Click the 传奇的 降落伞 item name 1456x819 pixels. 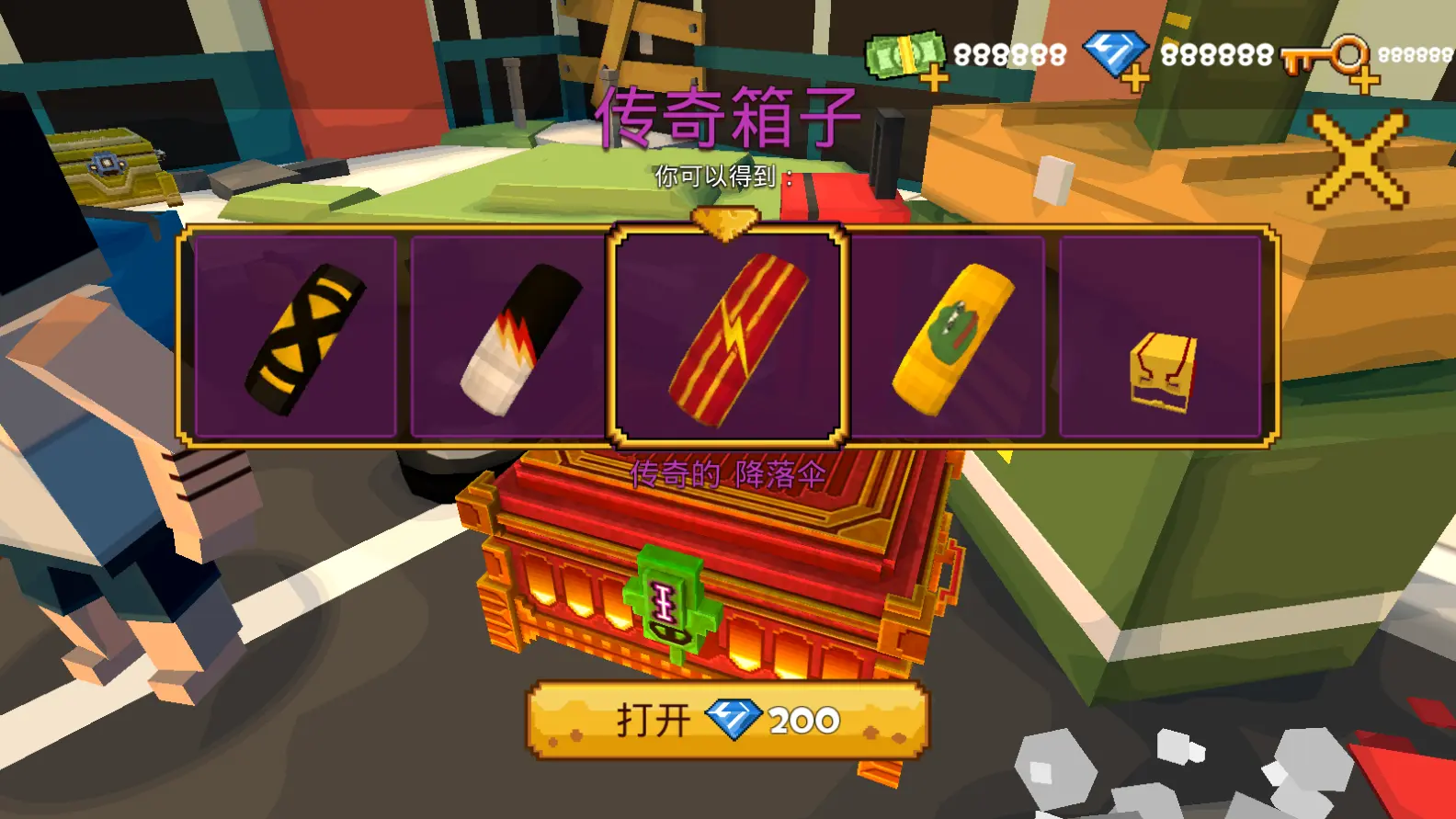click(x=730, y=473)
